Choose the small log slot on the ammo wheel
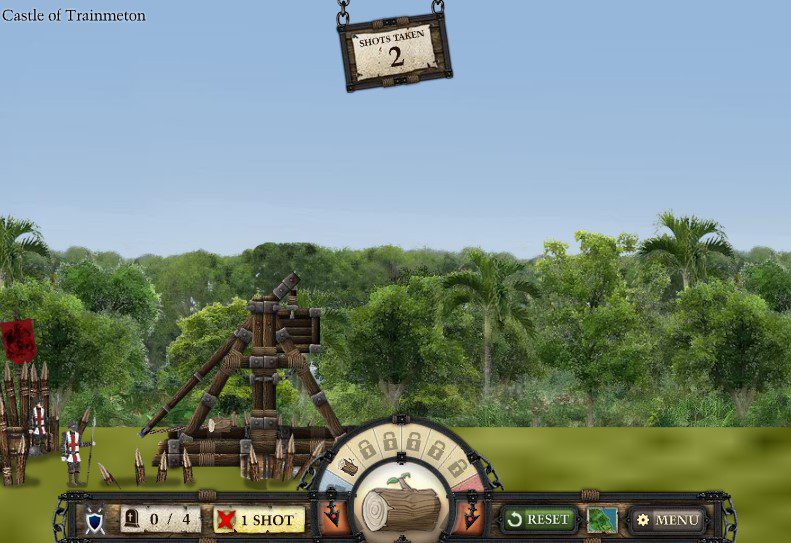The image size is (791, 543). click(349, 466)
